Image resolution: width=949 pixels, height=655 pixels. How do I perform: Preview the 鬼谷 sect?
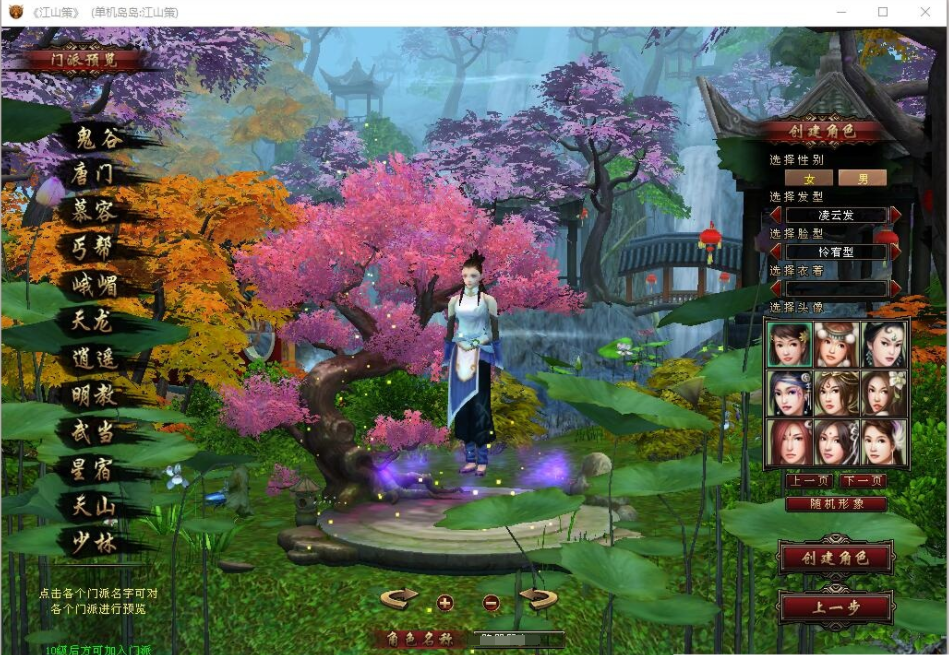(x=98, y=138)
